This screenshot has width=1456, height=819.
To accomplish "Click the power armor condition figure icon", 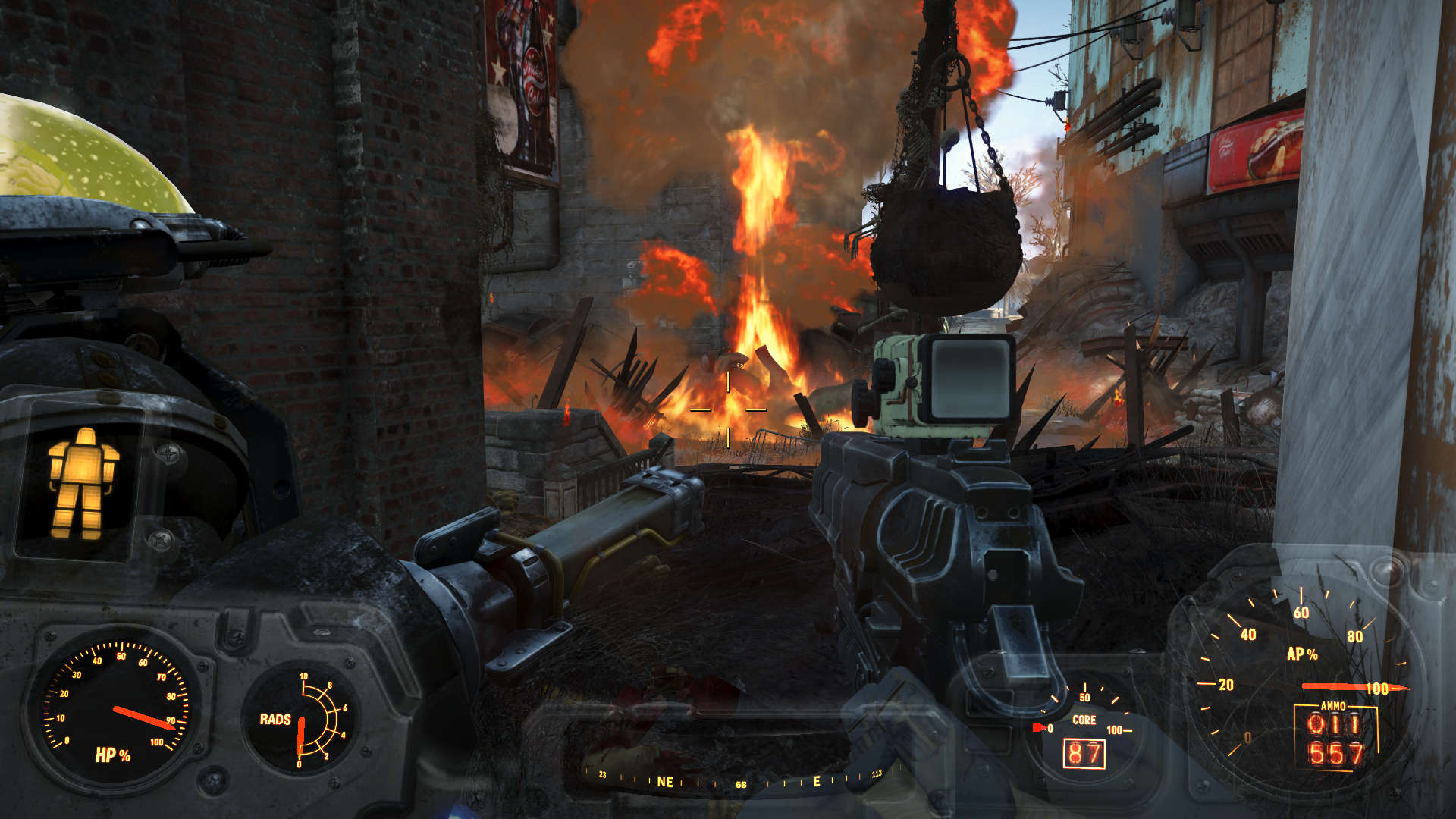I will (83, 483).
